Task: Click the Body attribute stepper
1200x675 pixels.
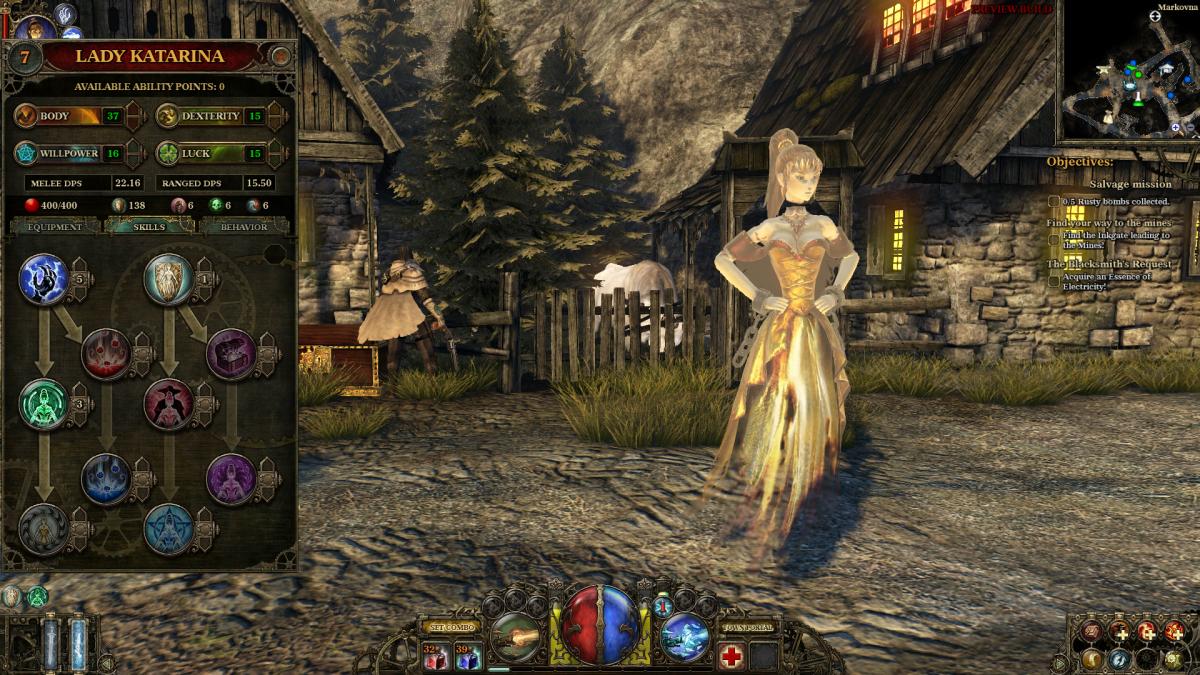Action: pos(135,117)
